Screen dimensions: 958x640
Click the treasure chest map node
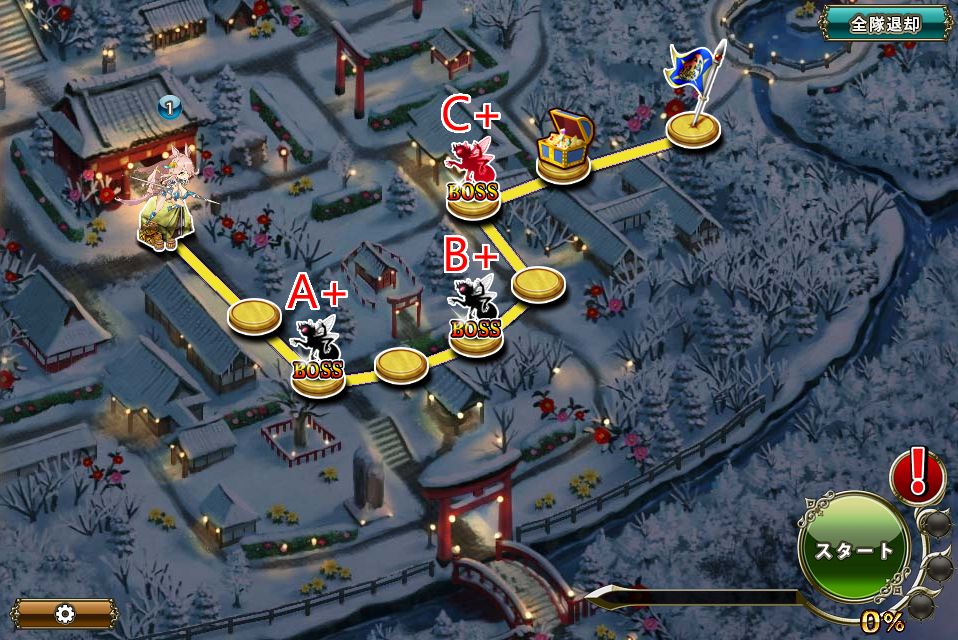[564, 148]
